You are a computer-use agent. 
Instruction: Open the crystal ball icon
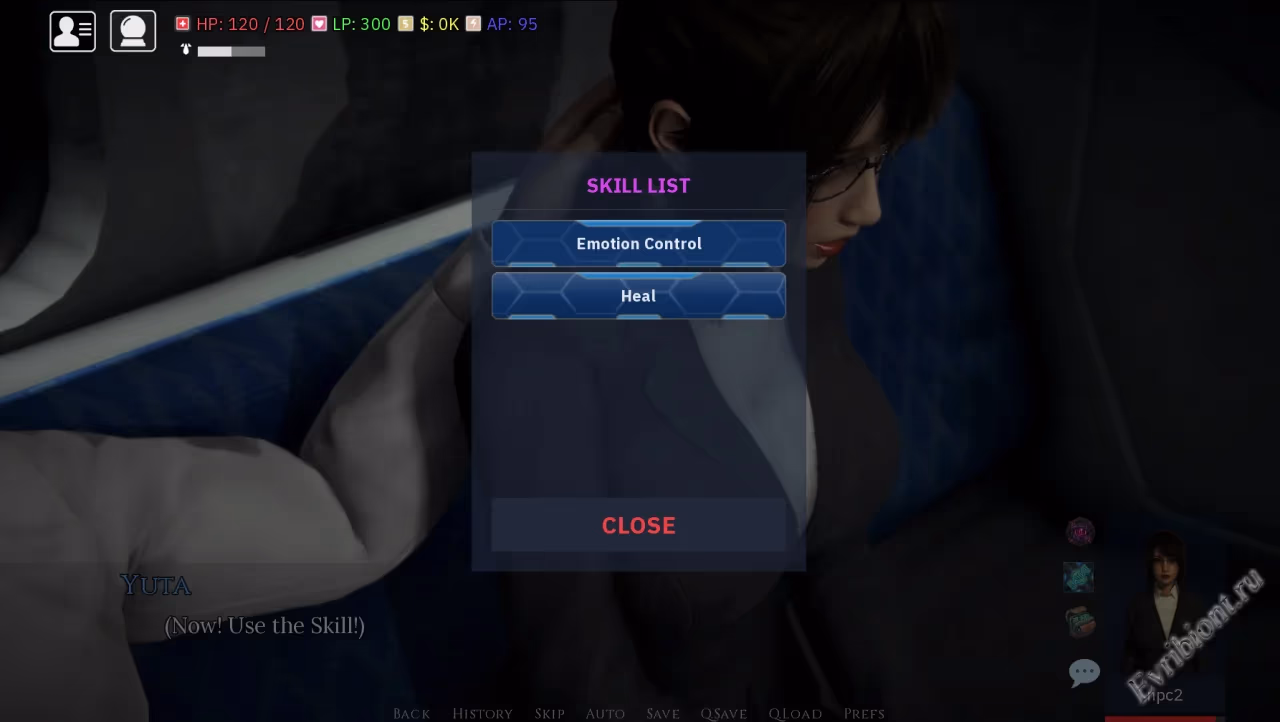[x=133, y=31]
